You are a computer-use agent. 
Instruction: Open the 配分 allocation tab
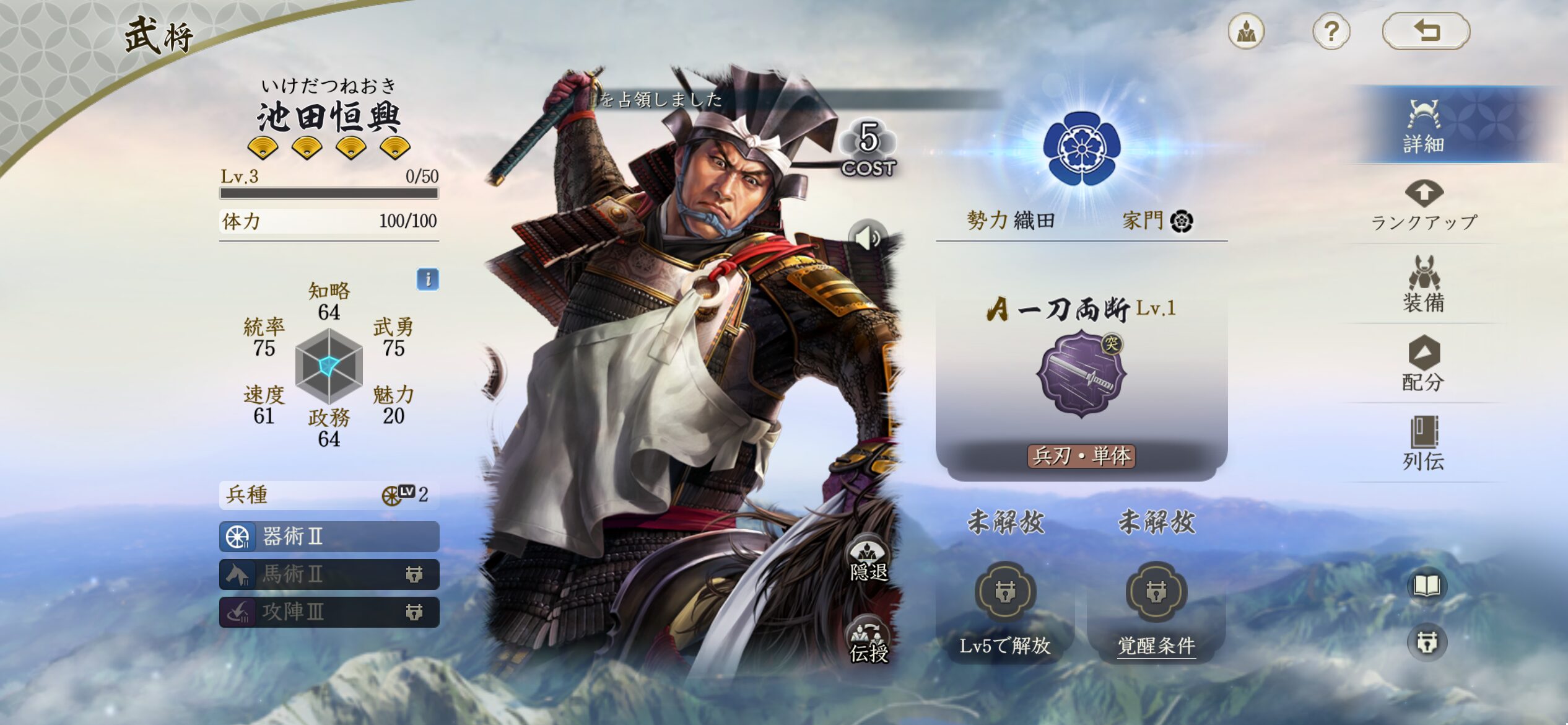coord(1424,364)
